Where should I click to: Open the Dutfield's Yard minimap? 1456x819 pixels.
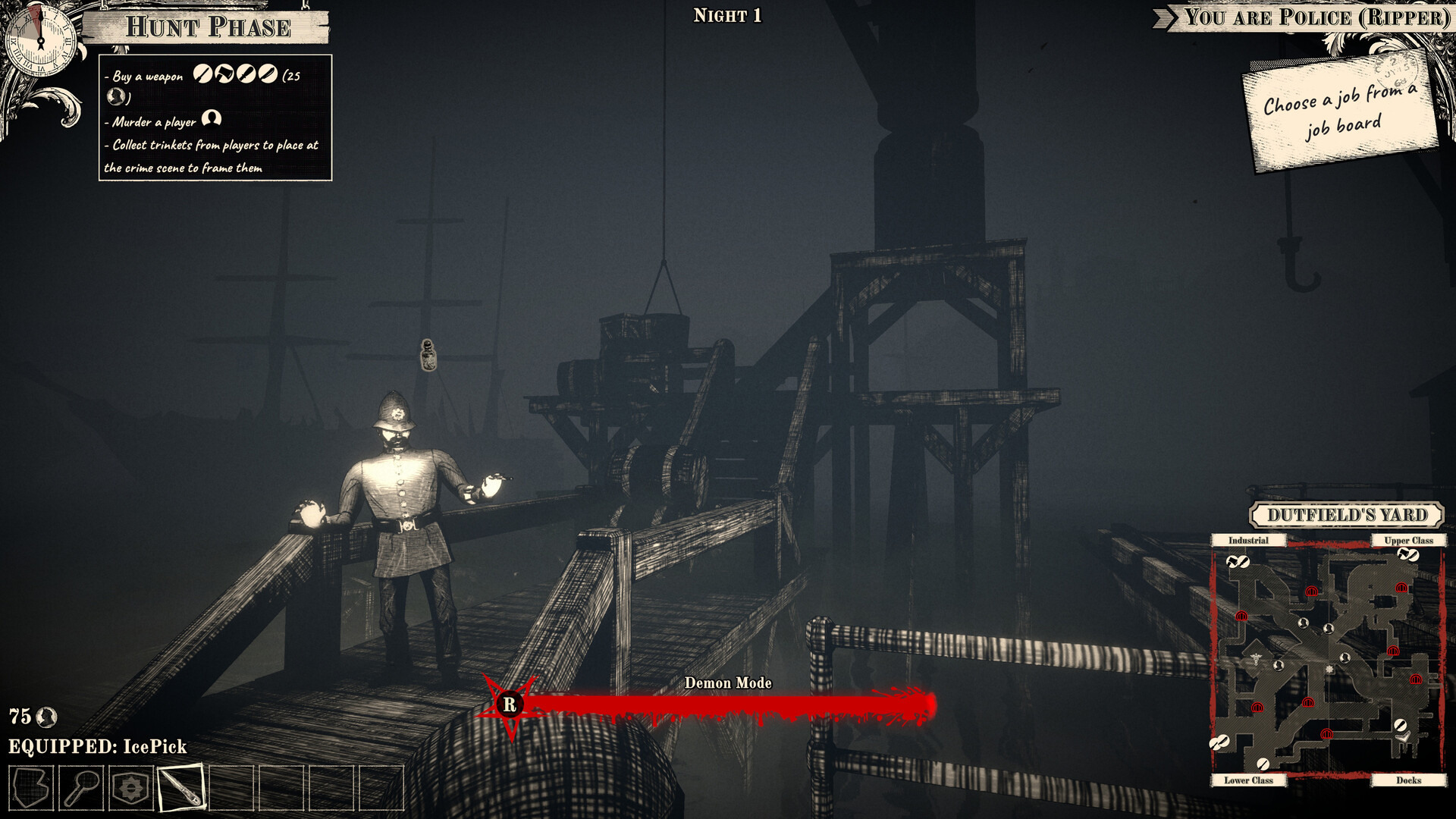(1328, 660)
